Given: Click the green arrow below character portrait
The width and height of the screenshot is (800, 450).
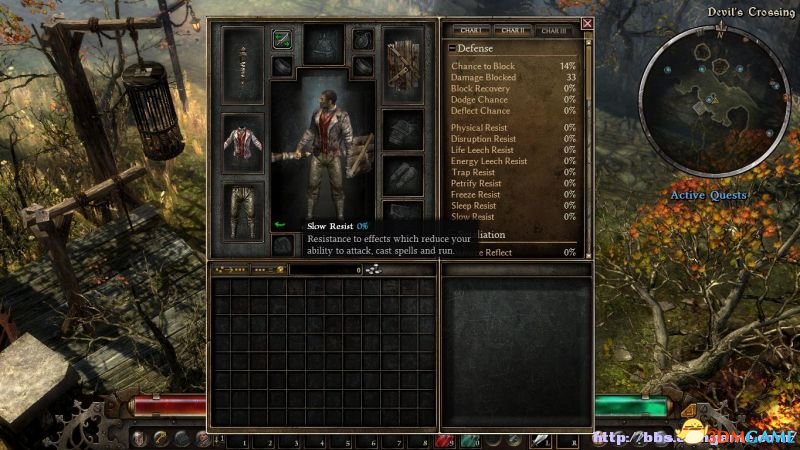Looking at the screenshot, I should (280, 225).
